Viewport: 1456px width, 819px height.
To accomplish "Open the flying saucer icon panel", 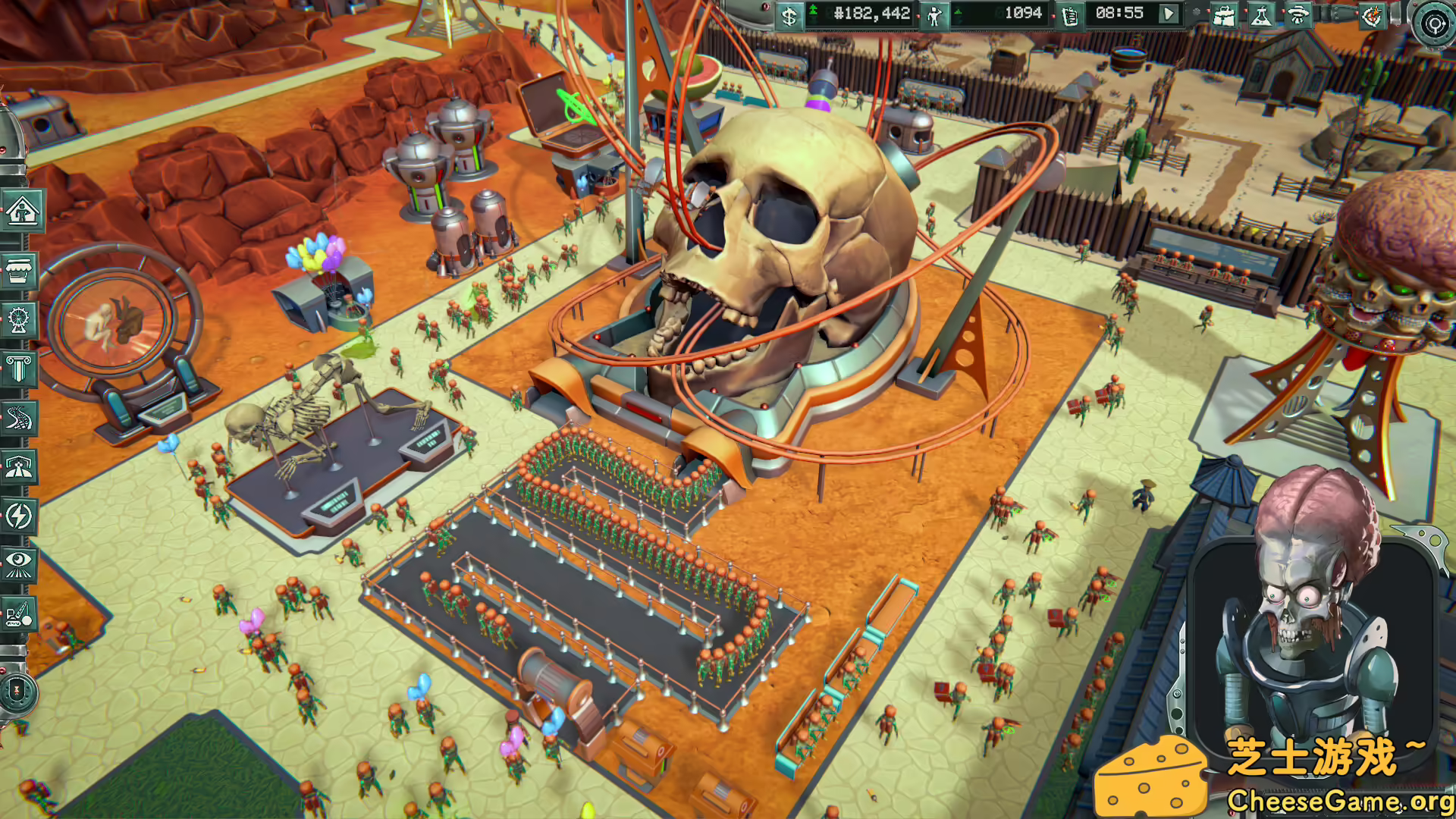I will click(x=1298, y=16).
